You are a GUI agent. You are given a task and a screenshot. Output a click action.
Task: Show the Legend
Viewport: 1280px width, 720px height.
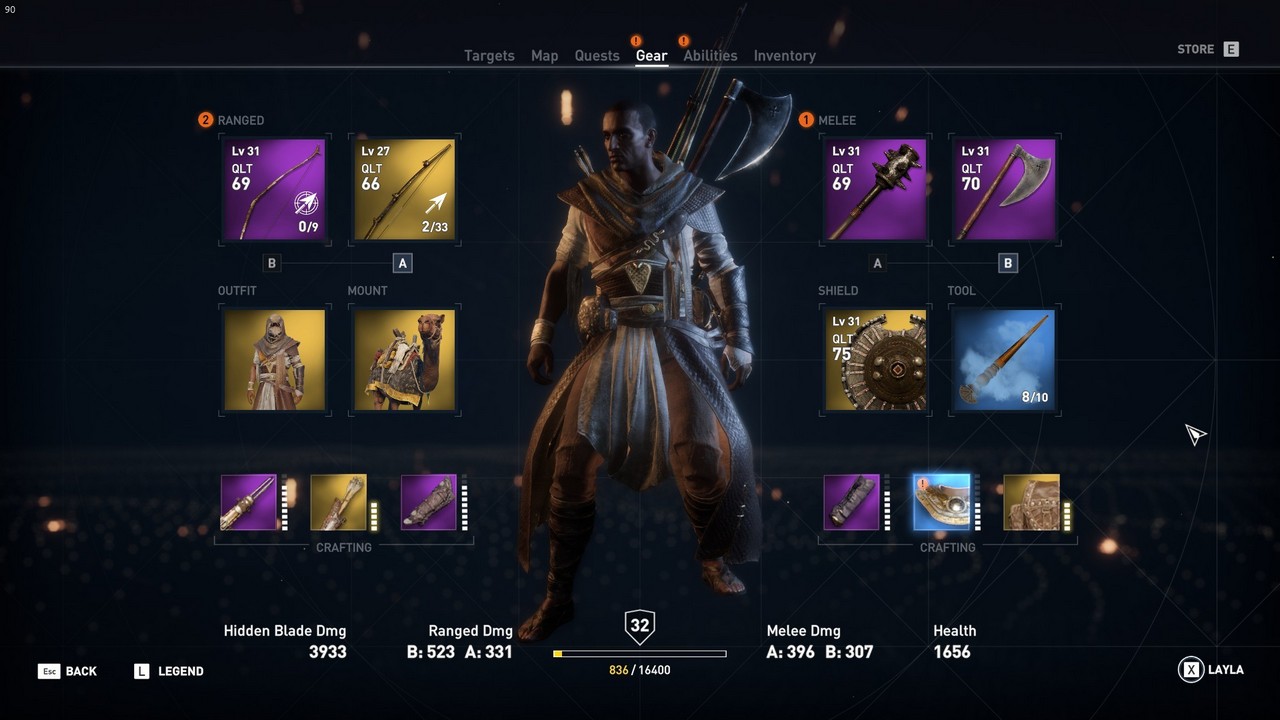coord(169,671)
